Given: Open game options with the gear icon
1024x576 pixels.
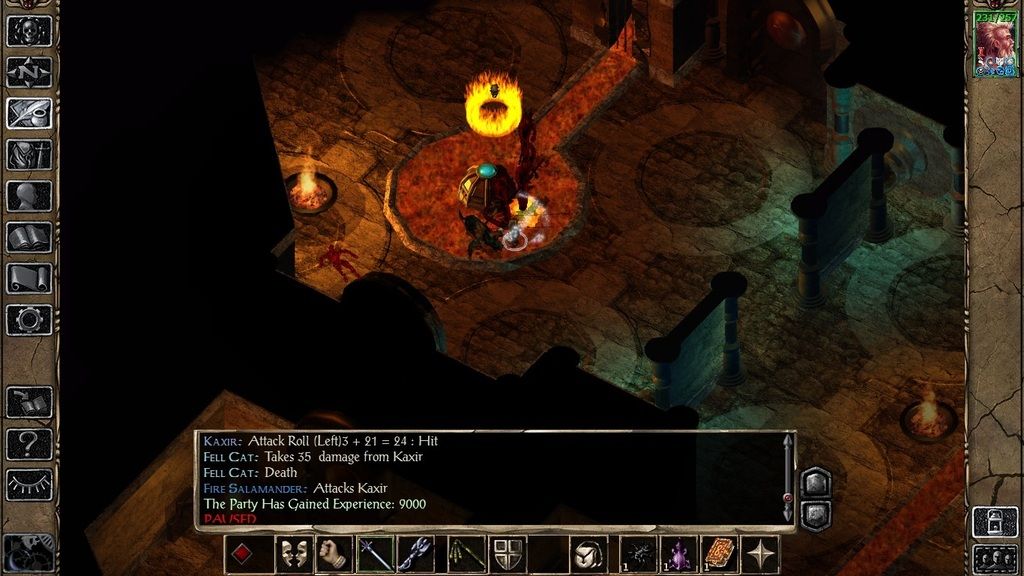Looking at the screenshot, I should pyautogui.click(x=29, y=320).
